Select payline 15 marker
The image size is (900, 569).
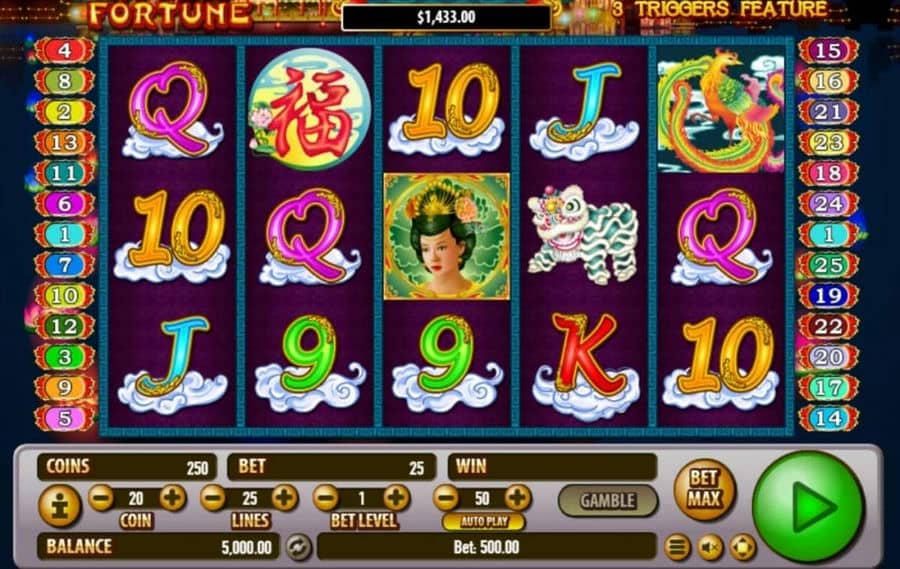click(x=828, y=49)
